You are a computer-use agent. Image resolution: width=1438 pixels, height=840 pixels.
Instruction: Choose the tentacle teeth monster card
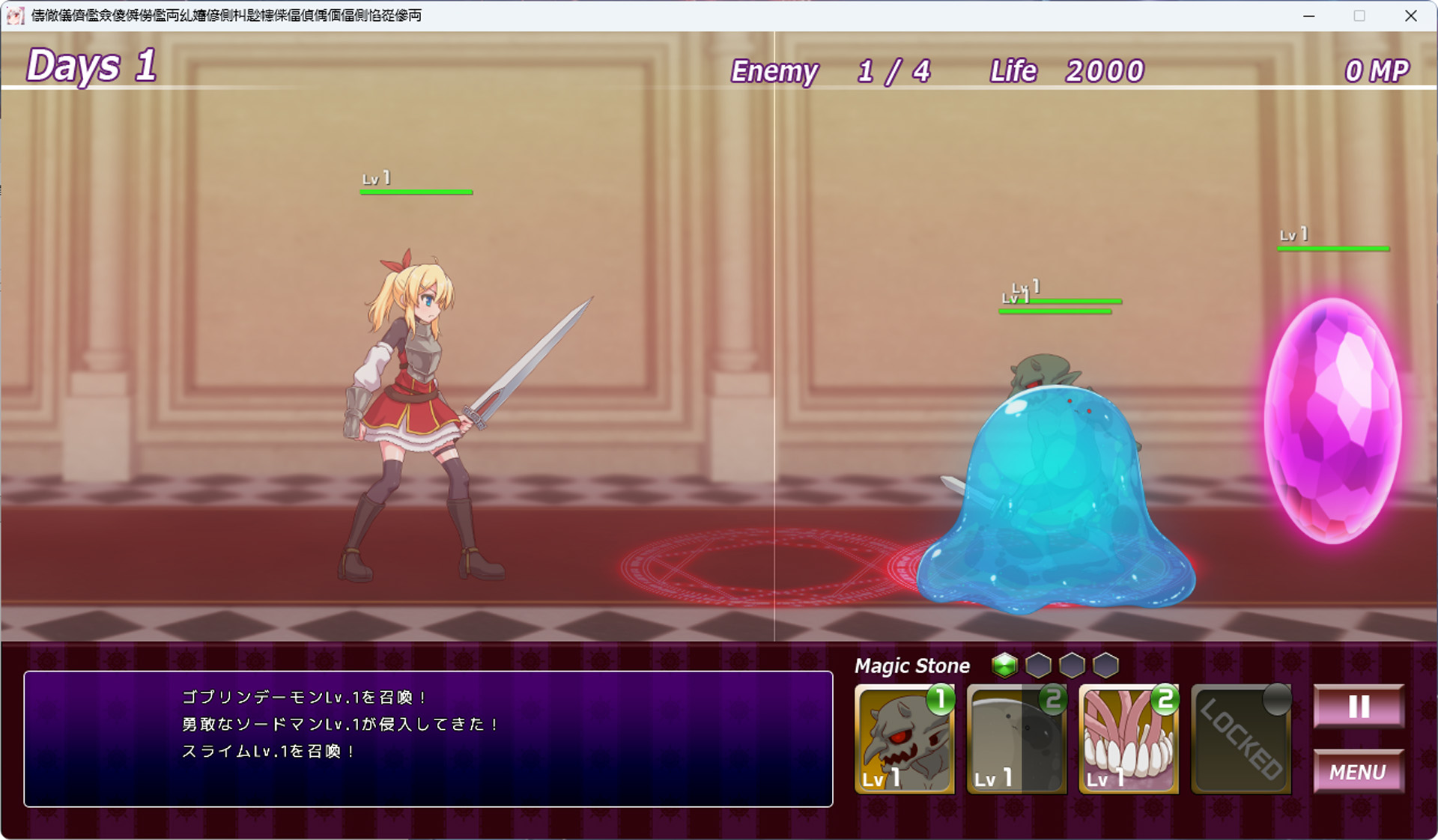click(1129, 740)
